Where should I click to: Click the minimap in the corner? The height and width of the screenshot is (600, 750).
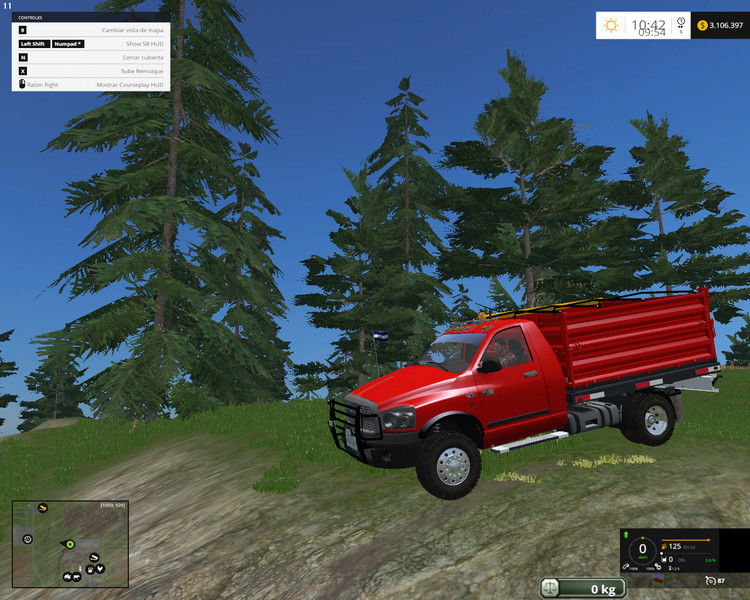[x=68, y=543]
